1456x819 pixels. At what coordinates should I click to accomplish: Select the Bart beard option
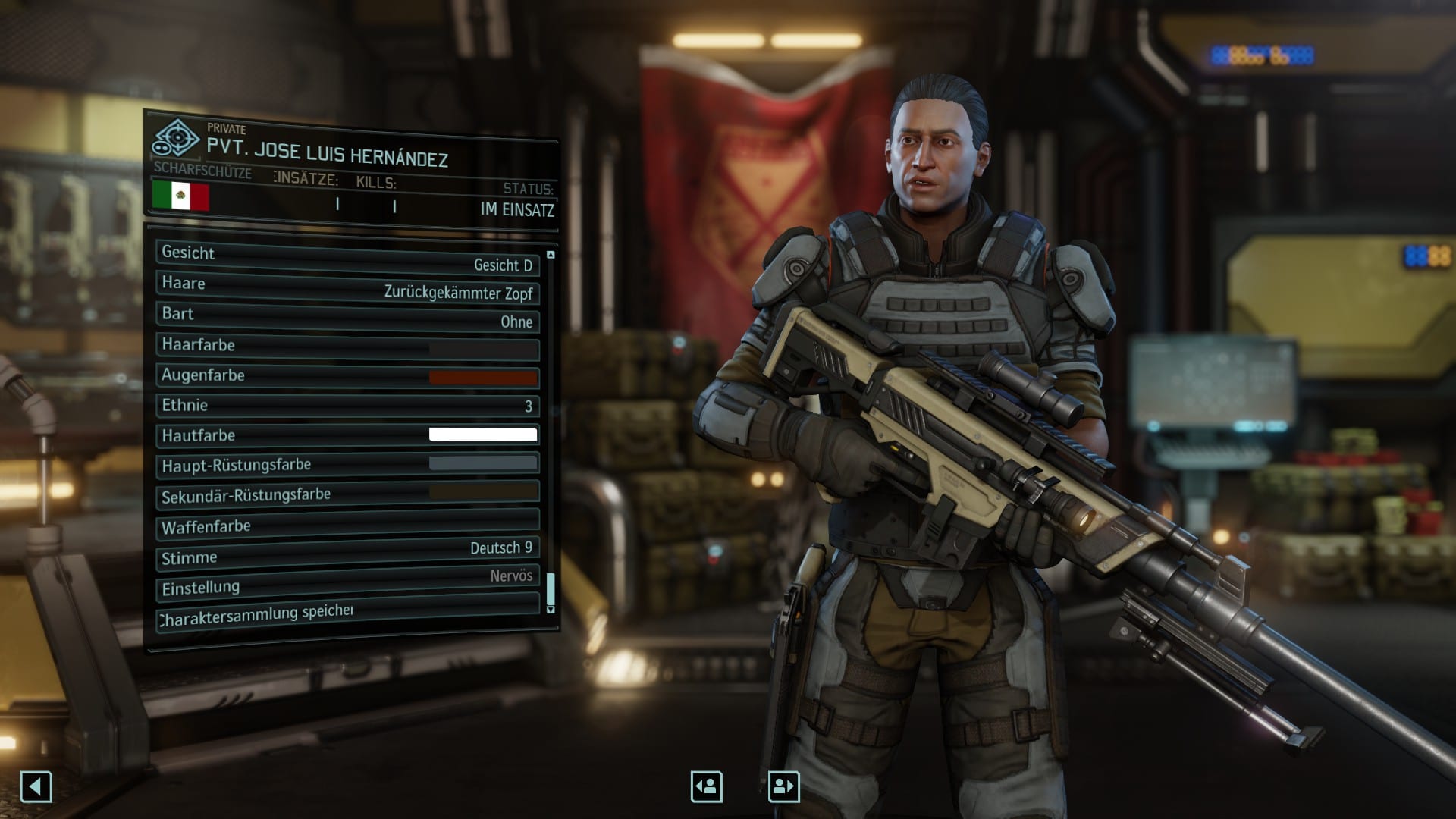click(347, 318)
